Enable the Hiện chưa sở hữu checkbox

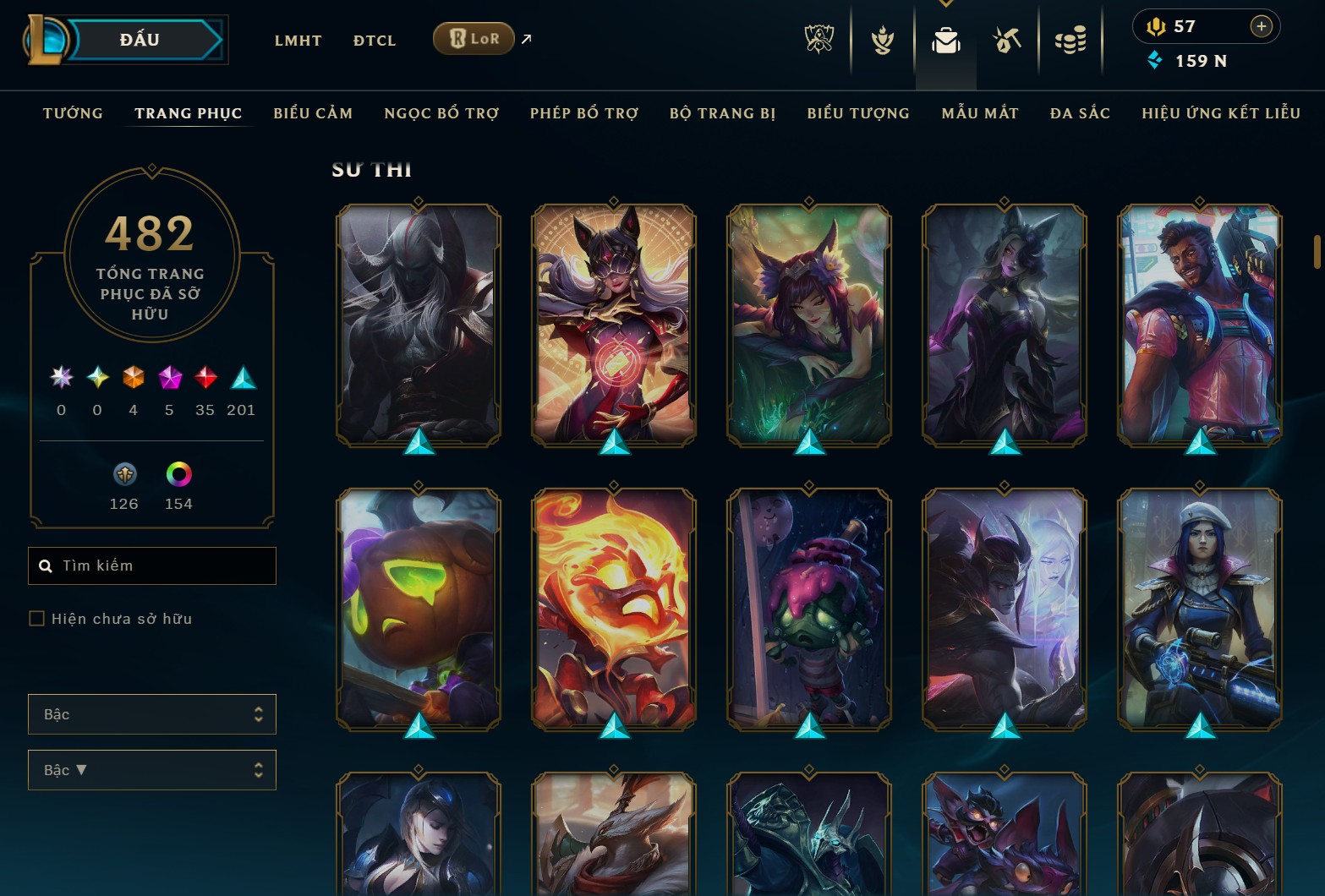(x=36, y=618)
